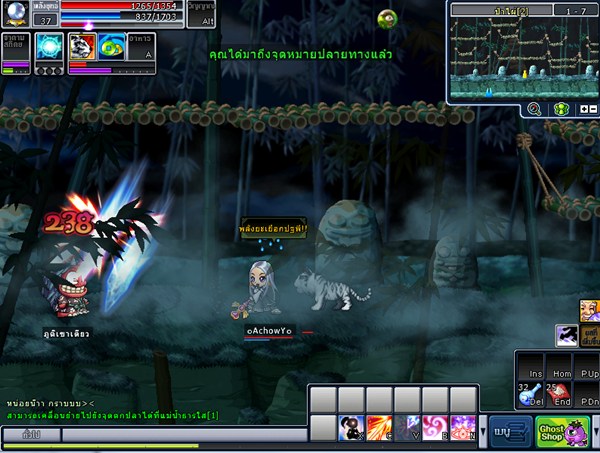Click the blue and green swirl buff icon
Viewport: 600px width, 453px height.
click(x=111, y=46)
